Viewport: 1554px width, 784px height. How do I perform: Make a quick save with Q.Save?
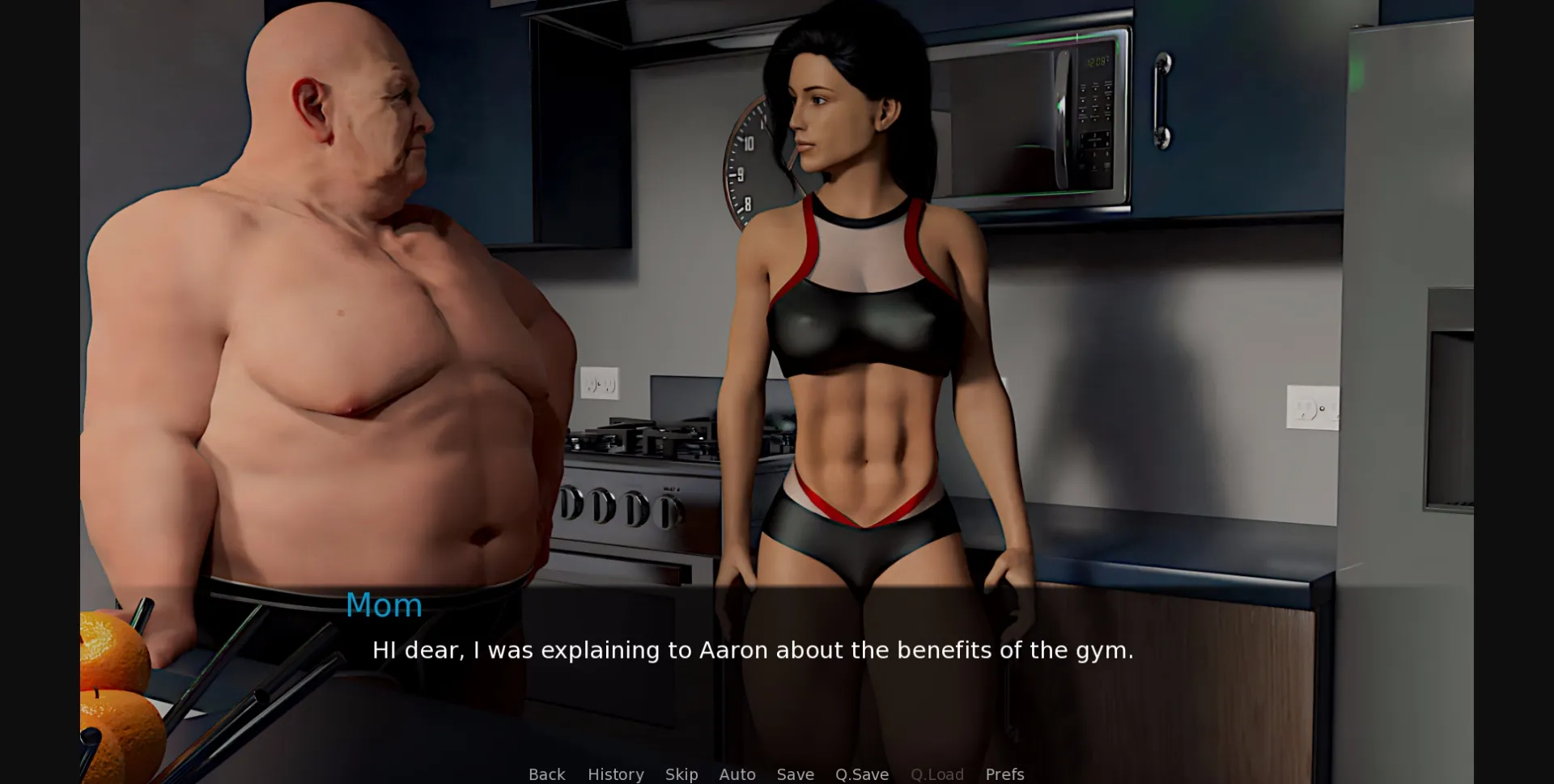click(x=861, y=774)
